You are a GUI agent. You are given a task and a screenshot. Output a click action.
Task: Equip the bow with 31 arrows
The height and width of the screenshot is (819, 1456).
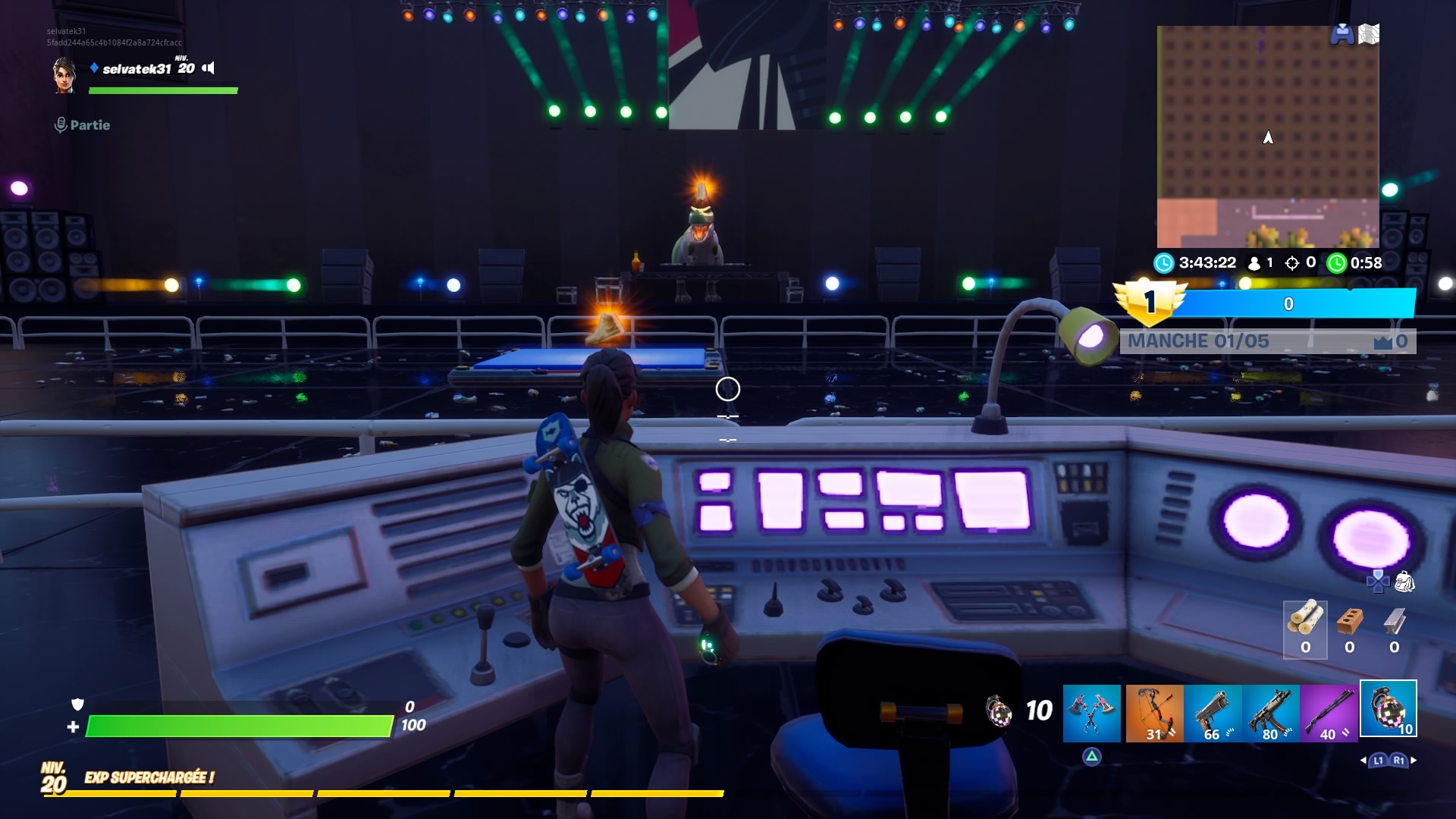coord(1153,711)
